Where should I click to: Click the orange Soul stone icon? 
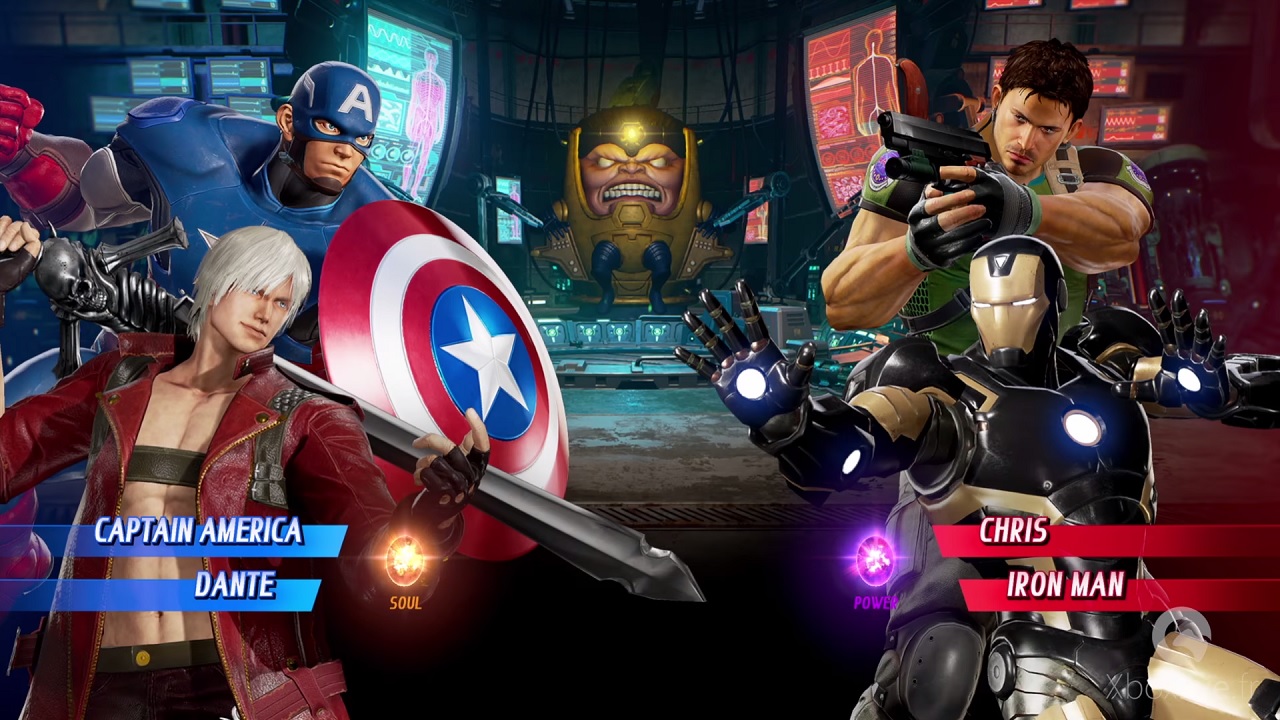(405, 559)
